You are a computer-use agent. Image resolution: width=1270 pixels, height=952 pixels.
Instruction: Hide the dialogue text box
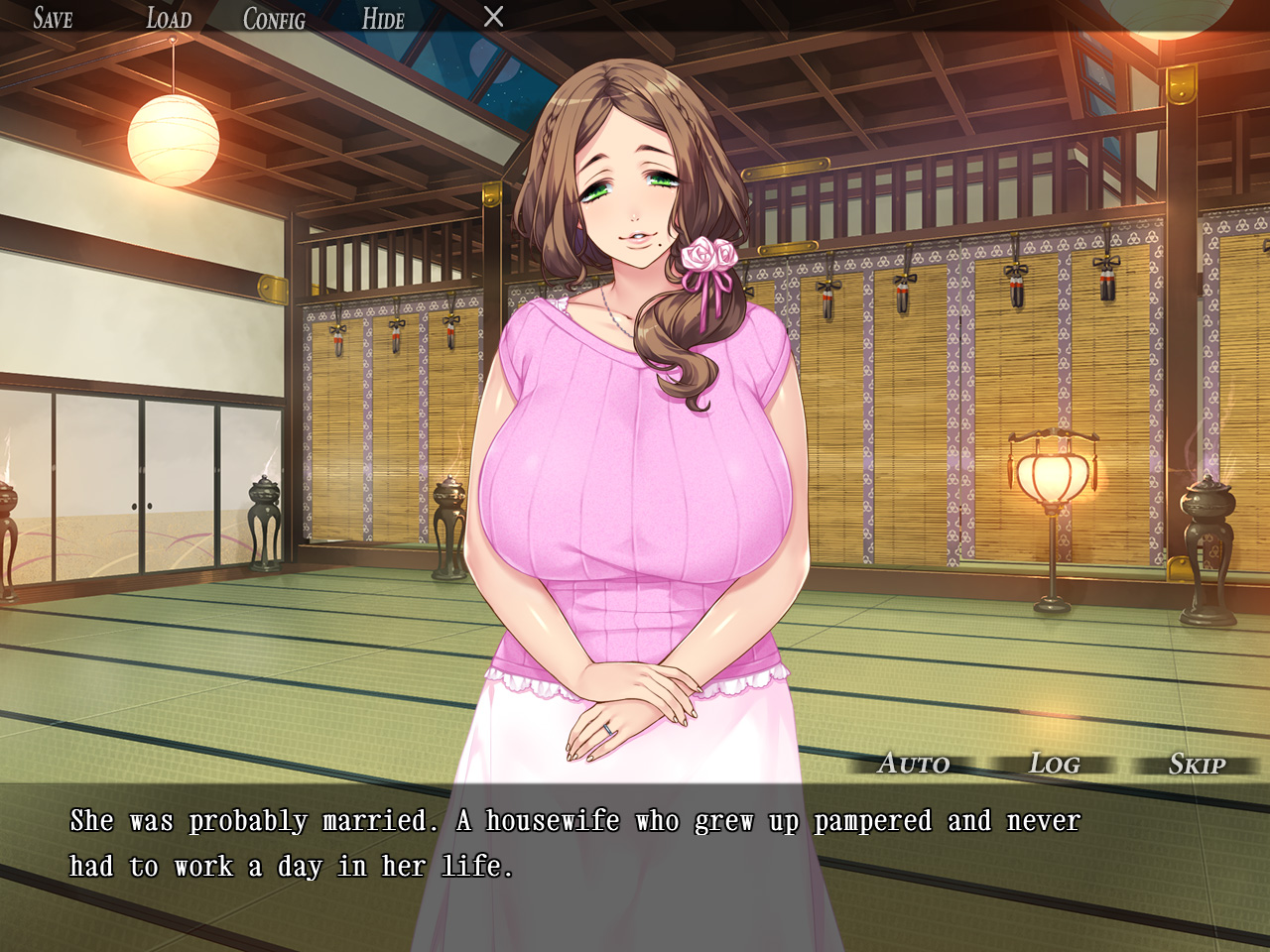coord(383,18)
